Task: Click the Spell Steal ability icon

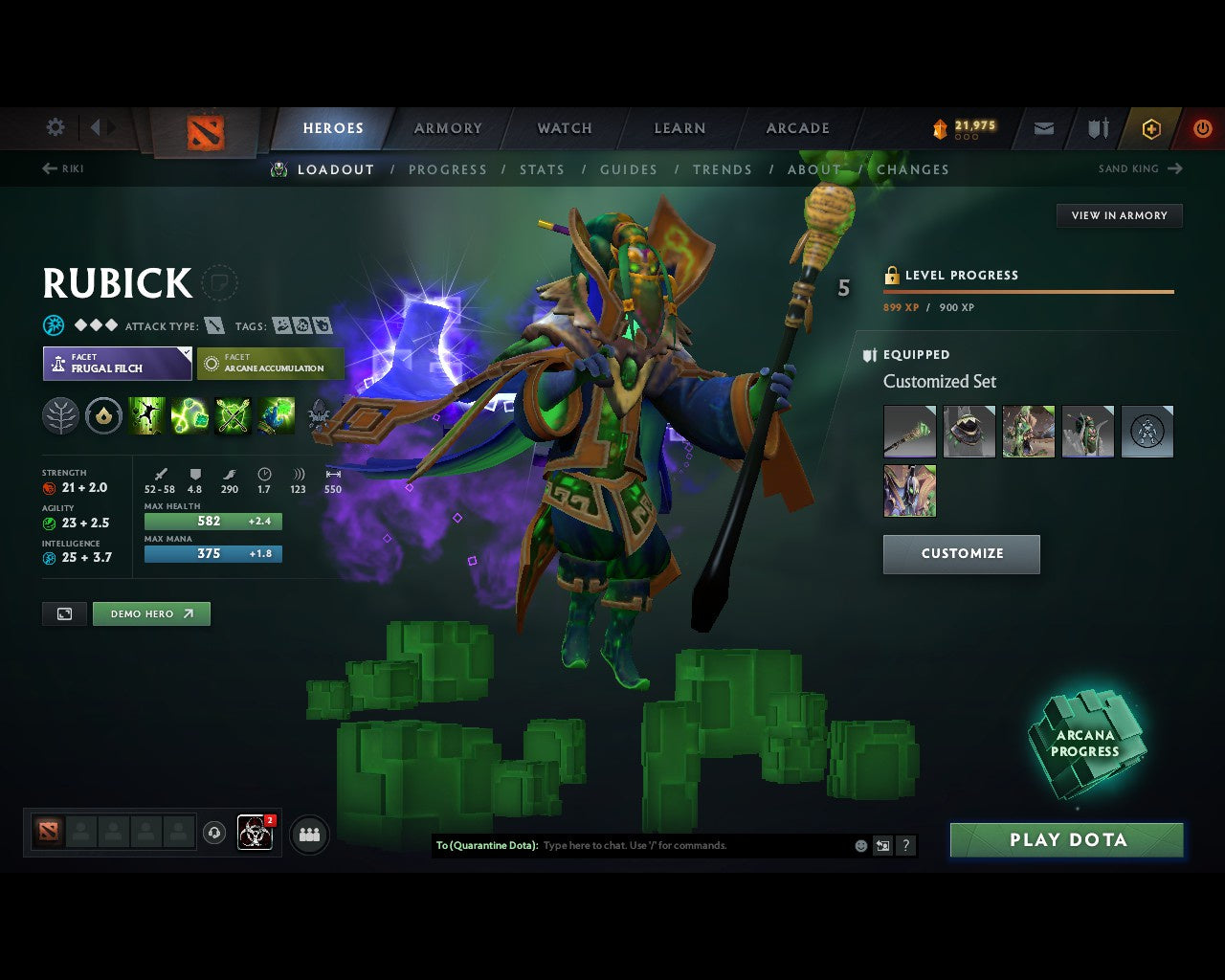Action: (277, 415)
